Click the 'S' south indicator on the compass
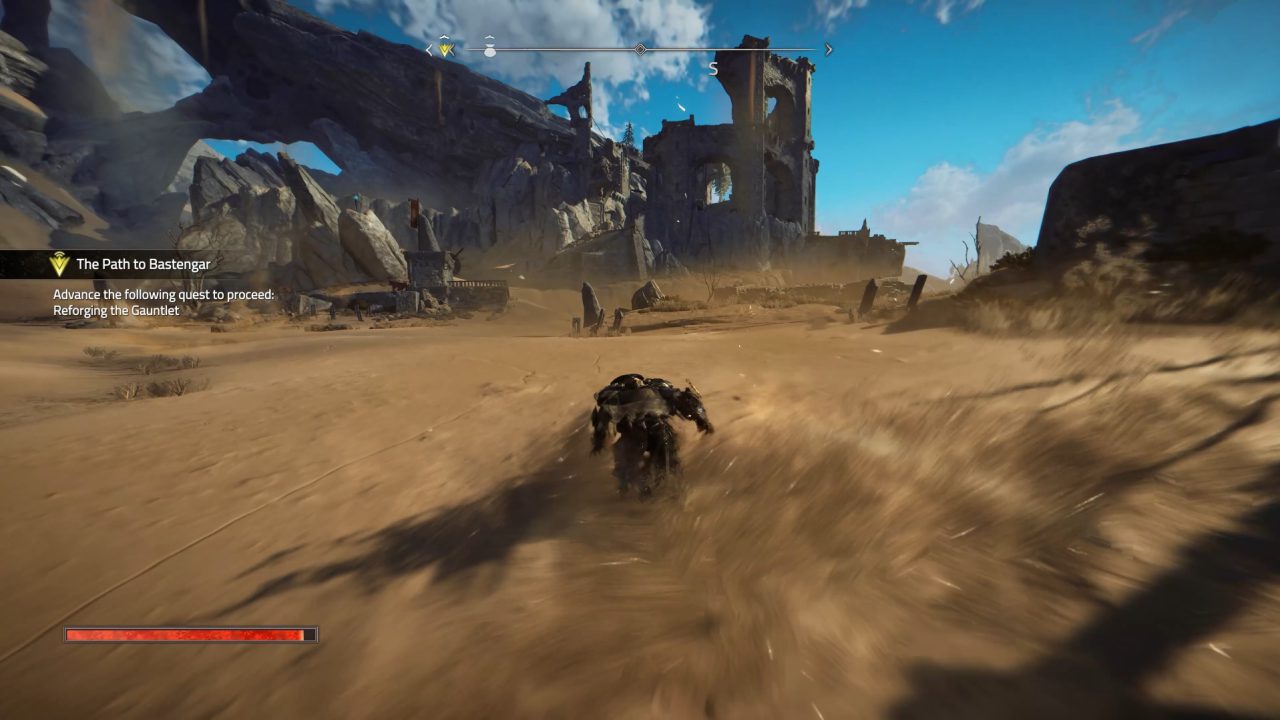1280x720 pixels. pos(713,68)
